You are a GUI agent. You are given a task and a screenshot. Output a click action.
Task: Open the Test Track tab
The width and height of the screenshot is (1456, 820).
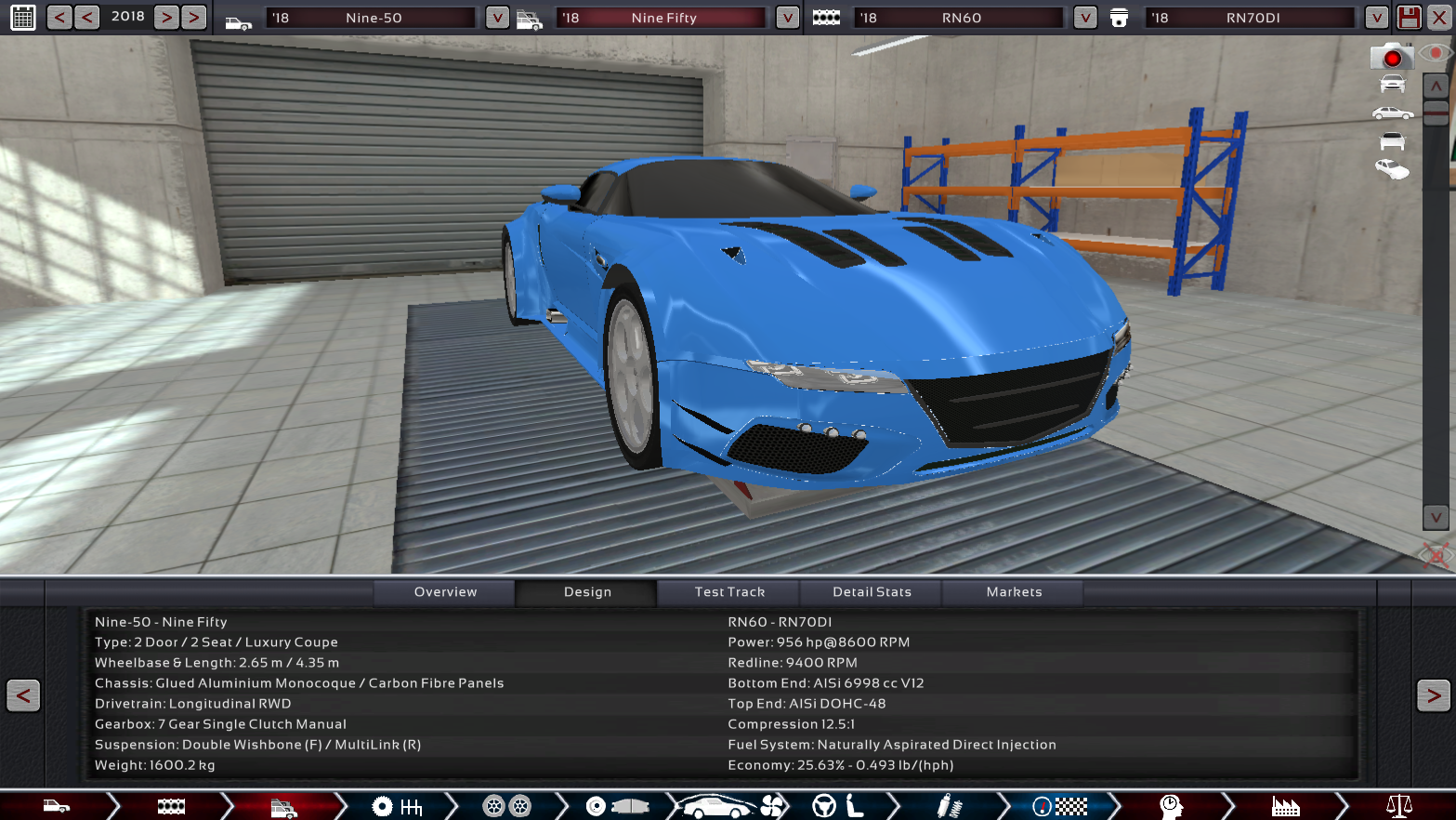729,592
